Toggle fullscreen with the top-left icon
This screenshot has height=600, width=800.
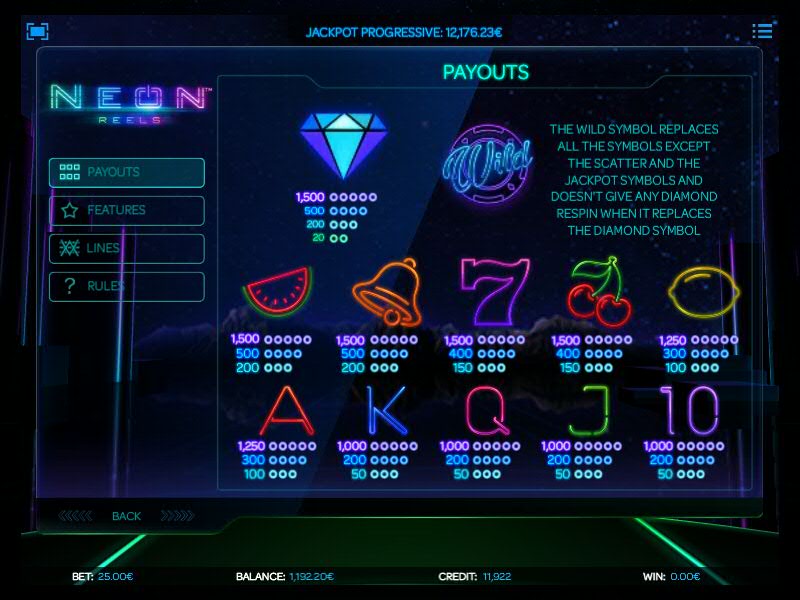(38, 31)
